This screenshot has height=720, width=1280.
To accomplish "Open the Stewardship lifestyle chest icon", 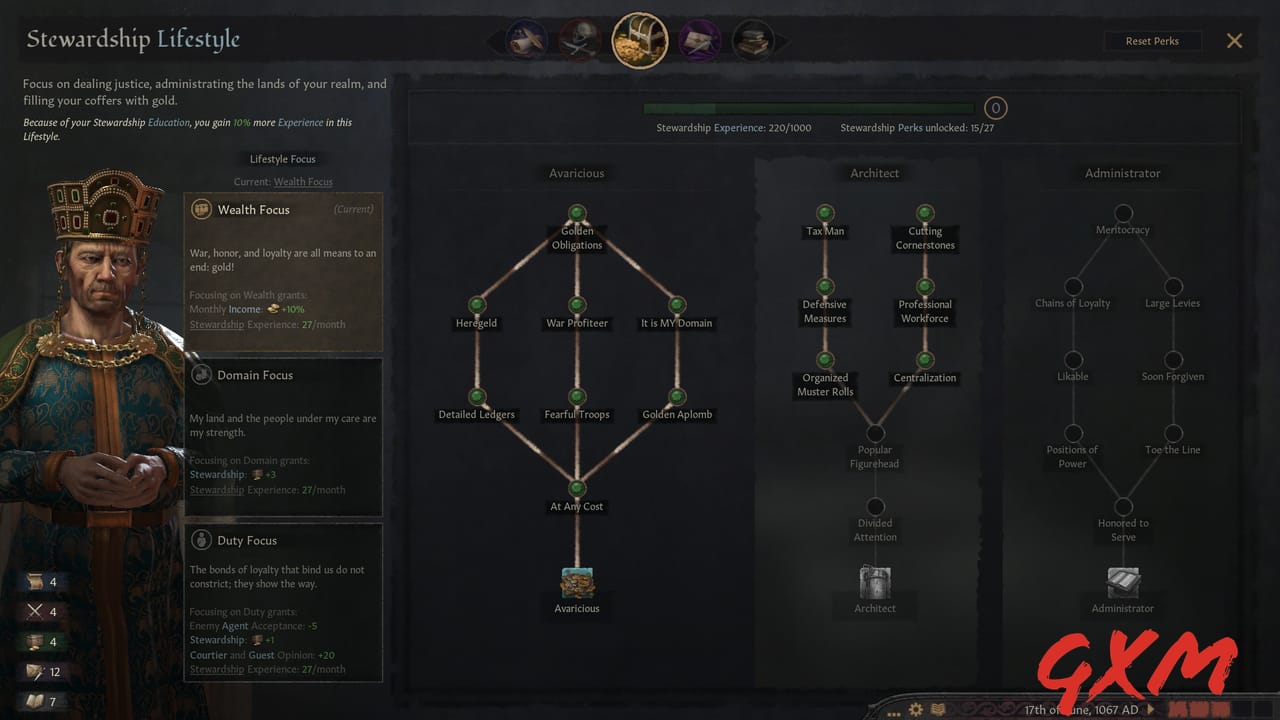I will 639,40.
